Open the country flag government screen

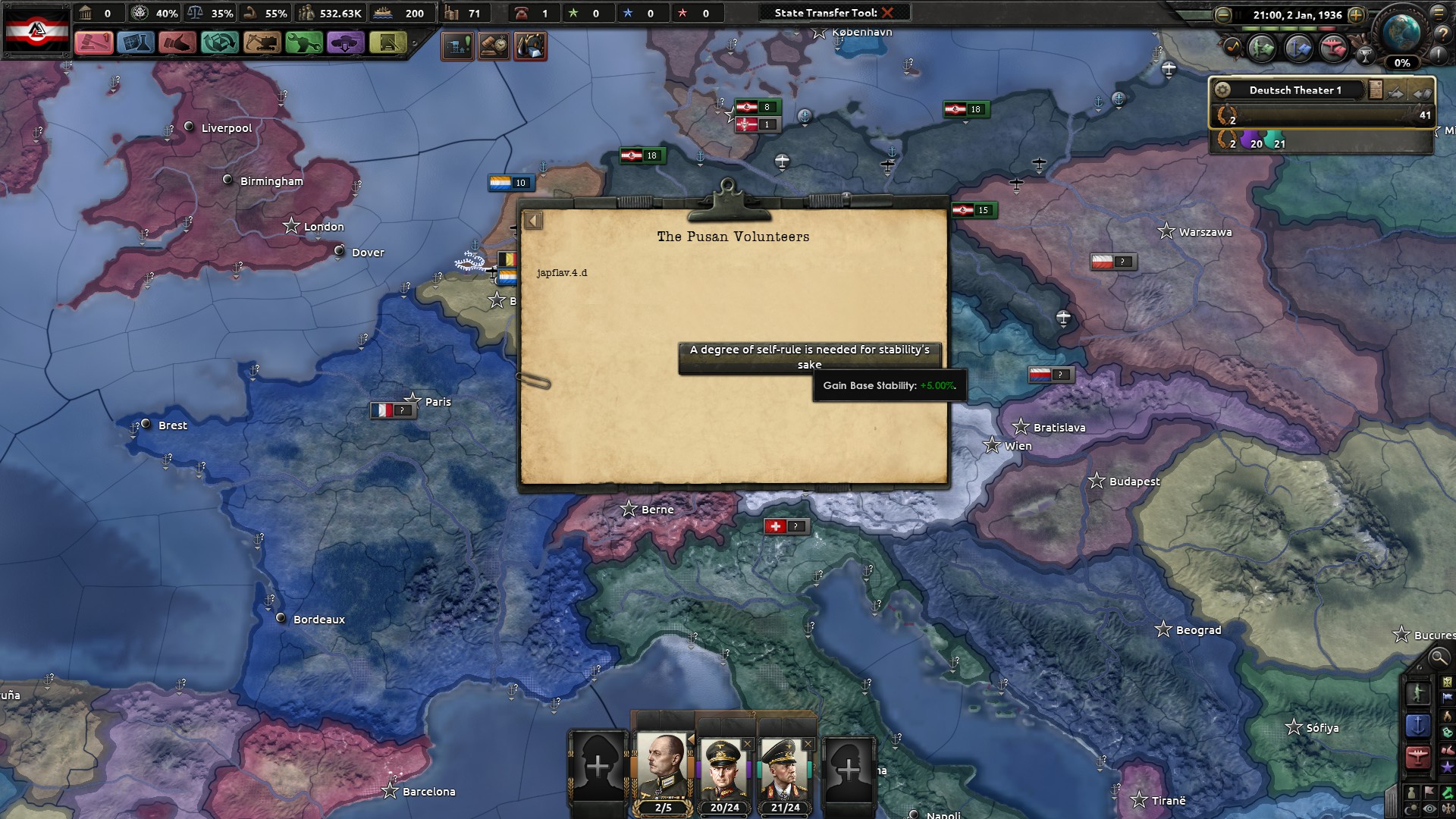click(37, 31)
